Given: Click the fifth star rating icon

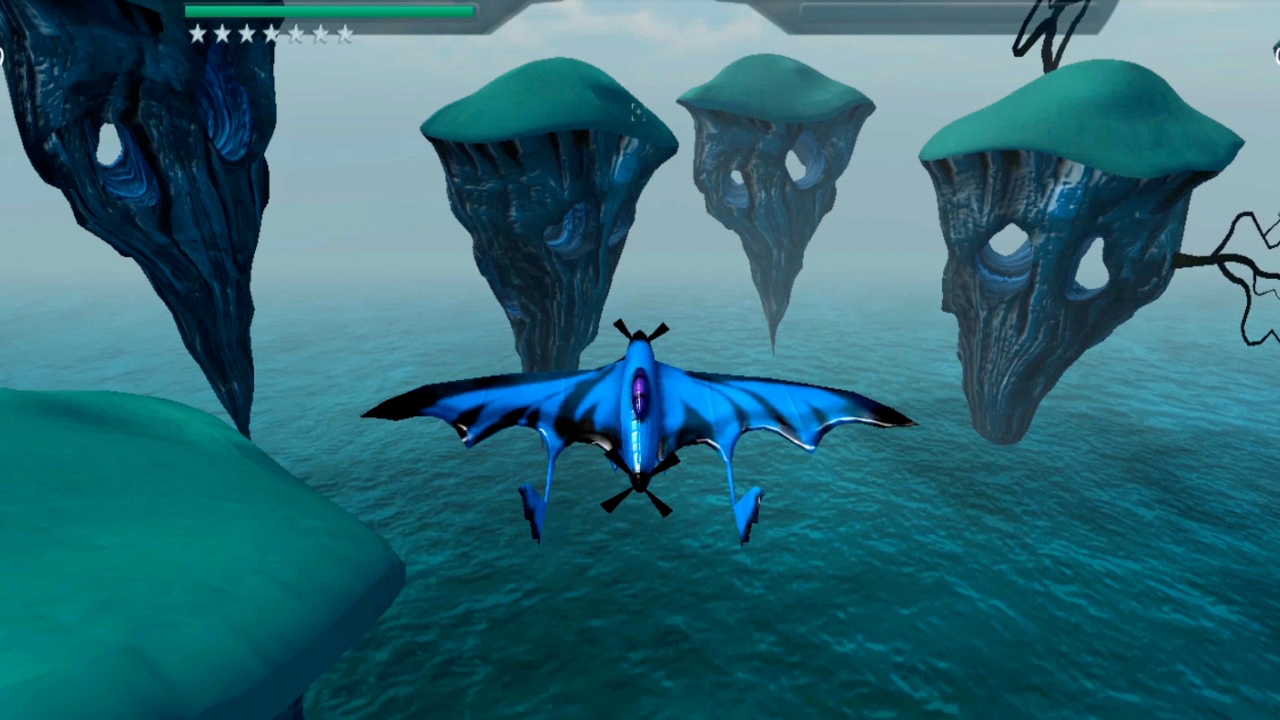Looking at the screenshot, I should [296, 34].
